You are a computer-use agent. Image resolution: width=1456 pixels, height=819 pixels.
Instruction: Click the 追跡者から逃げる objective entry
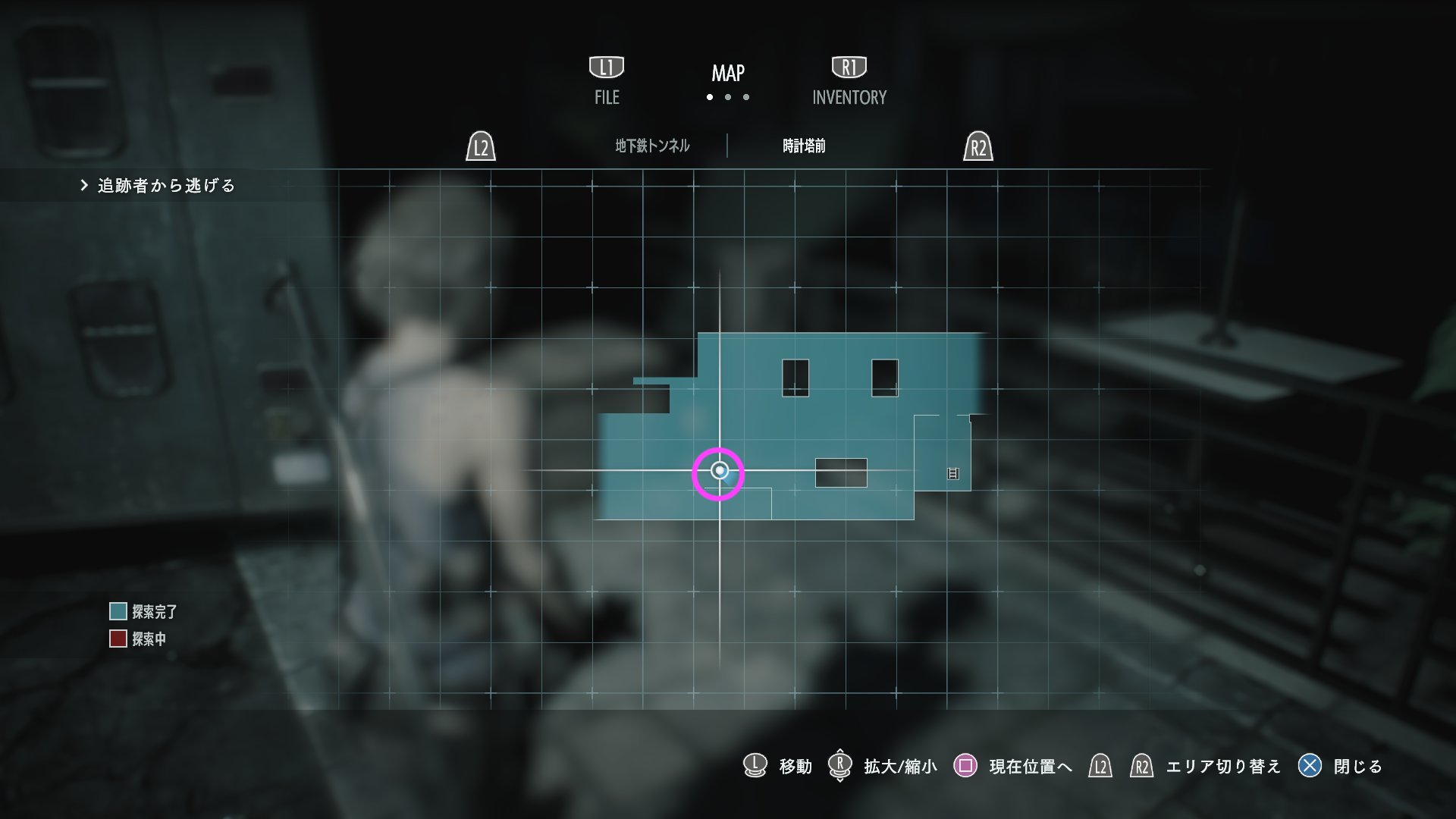166,186
